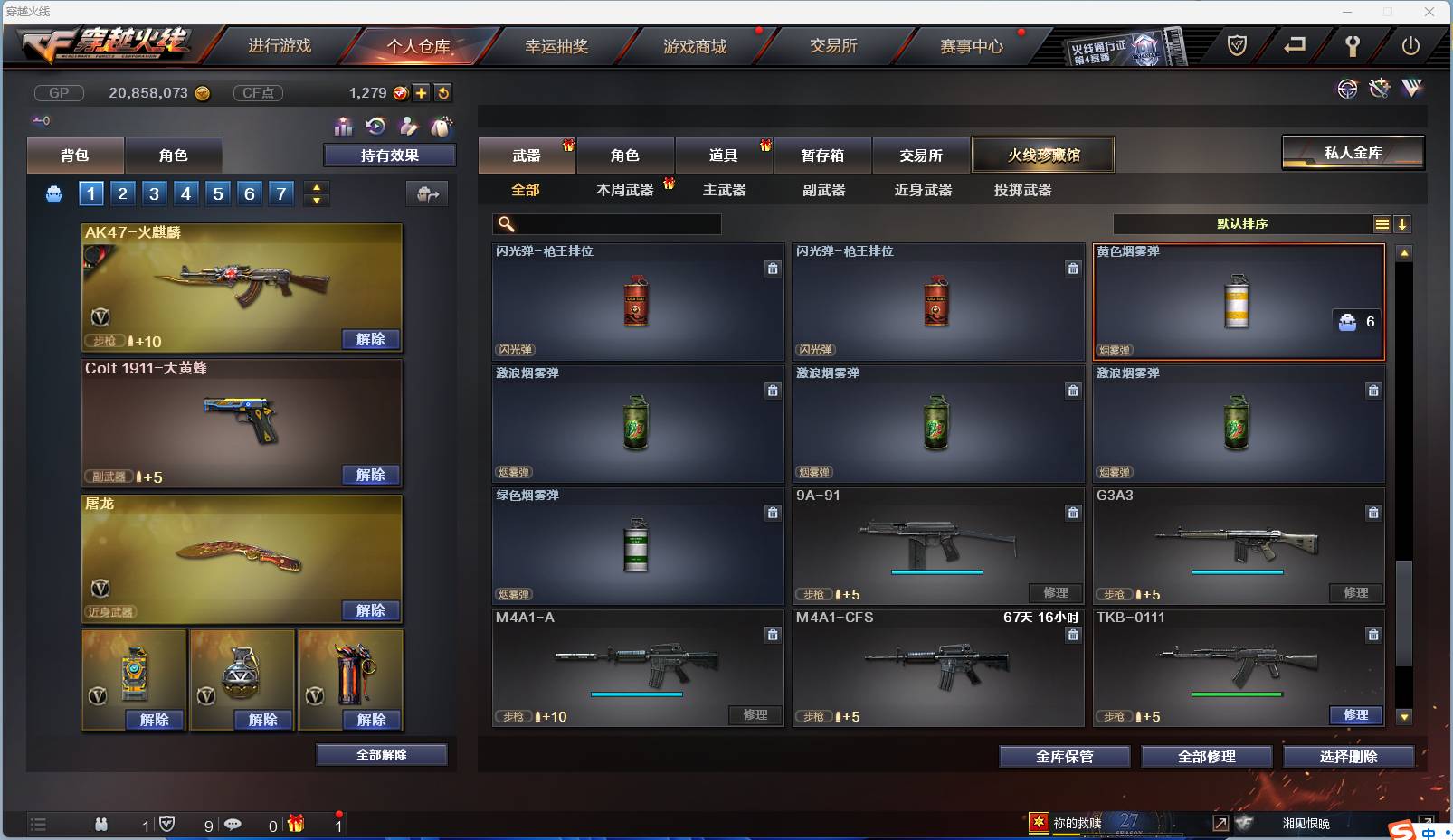Open the friends icon in the bottom status bar
This screenshot has width=1453, height=840.
pos(100,824)
